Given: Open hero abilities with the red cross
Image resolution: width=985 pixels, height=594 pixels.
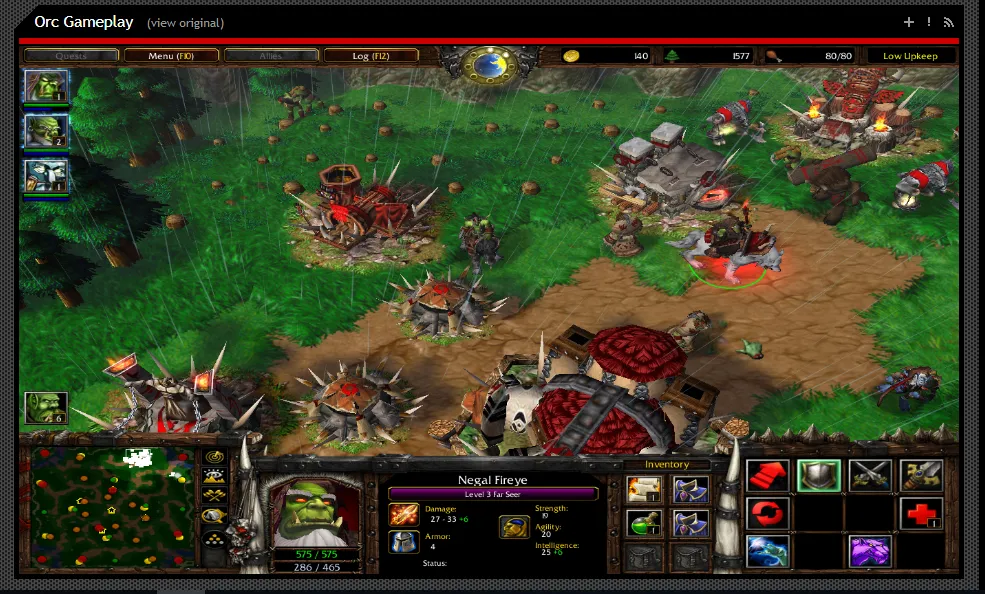Looking at the screenshot, I should 920,514.
